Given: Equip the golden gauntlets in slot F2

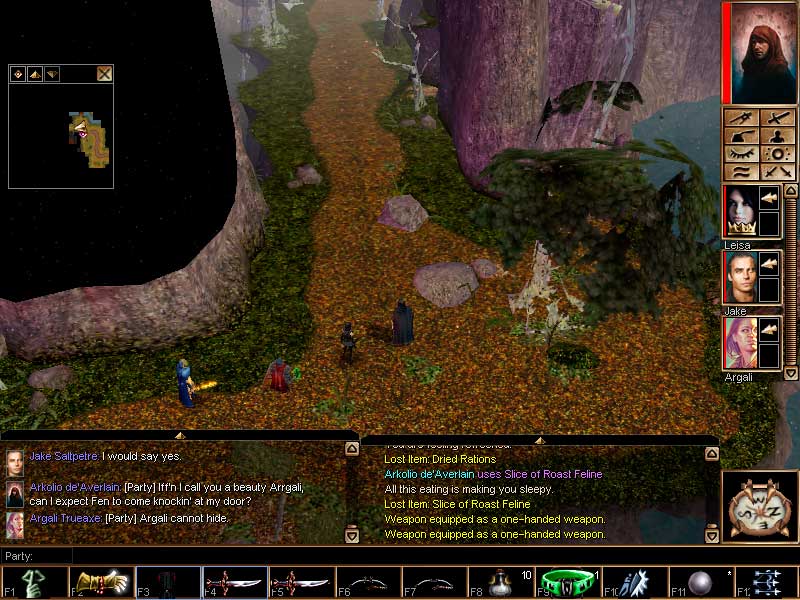Looking at the screenshot, I should point(100,582).
